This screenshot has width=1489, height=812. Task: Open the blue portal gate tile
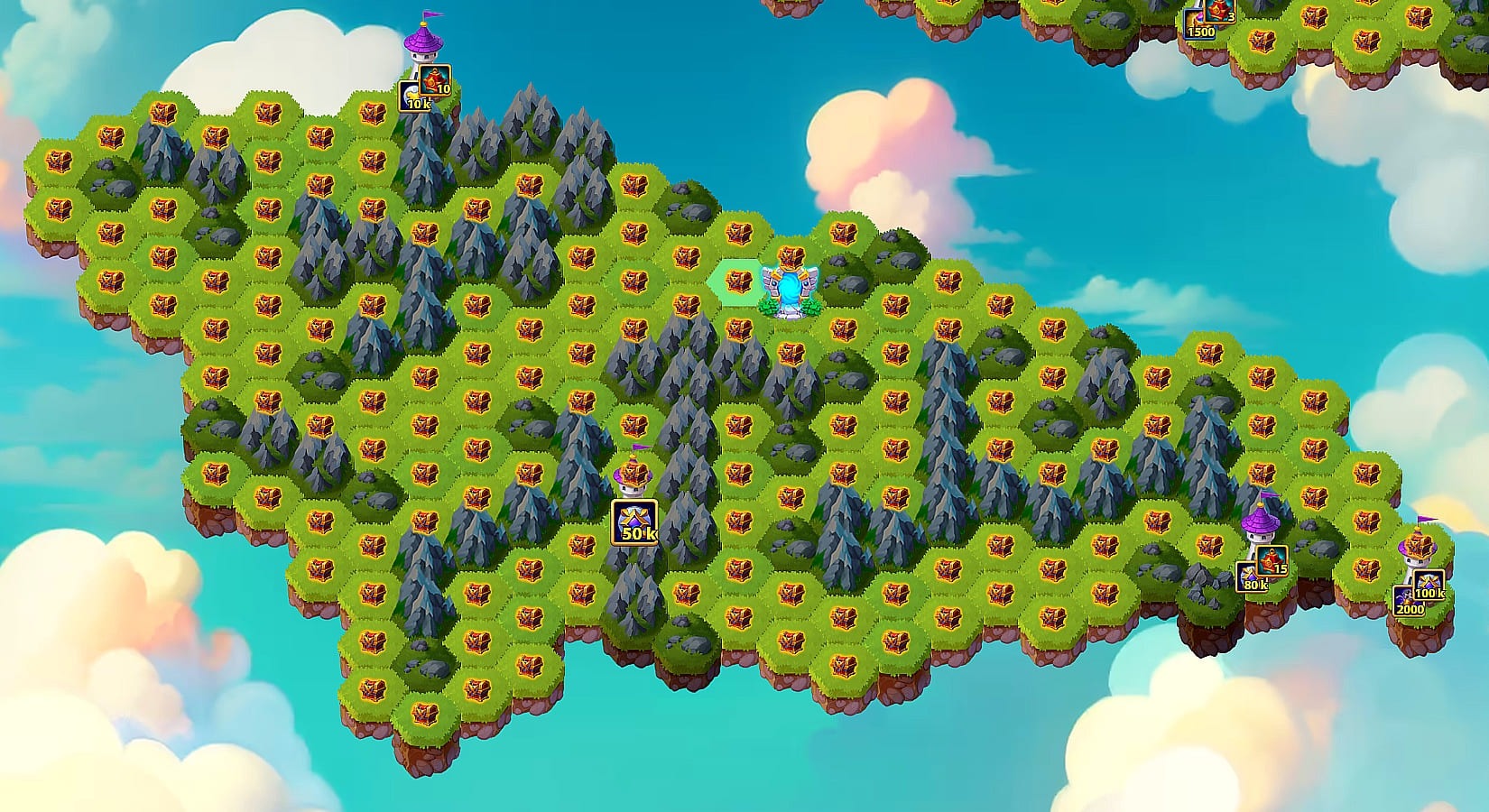tap(790, 291)
